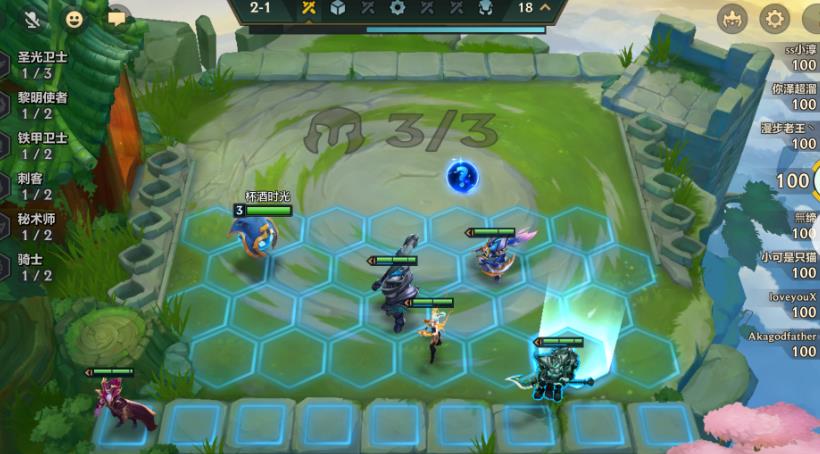Select the 黎明使者 trait entry
The image size is (820, 454).
pos(36,105)
